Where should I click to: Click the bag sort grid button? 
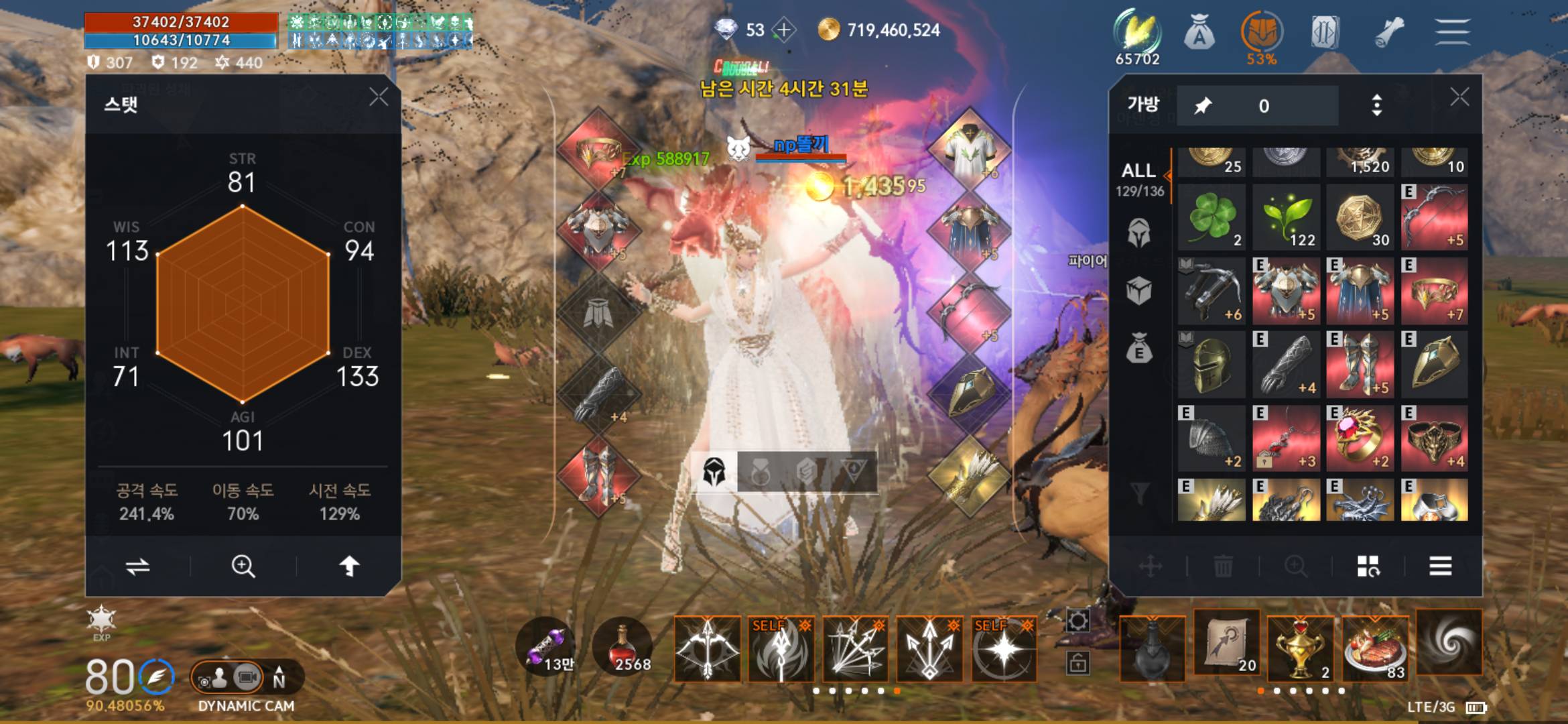[x=1368, y=566]
